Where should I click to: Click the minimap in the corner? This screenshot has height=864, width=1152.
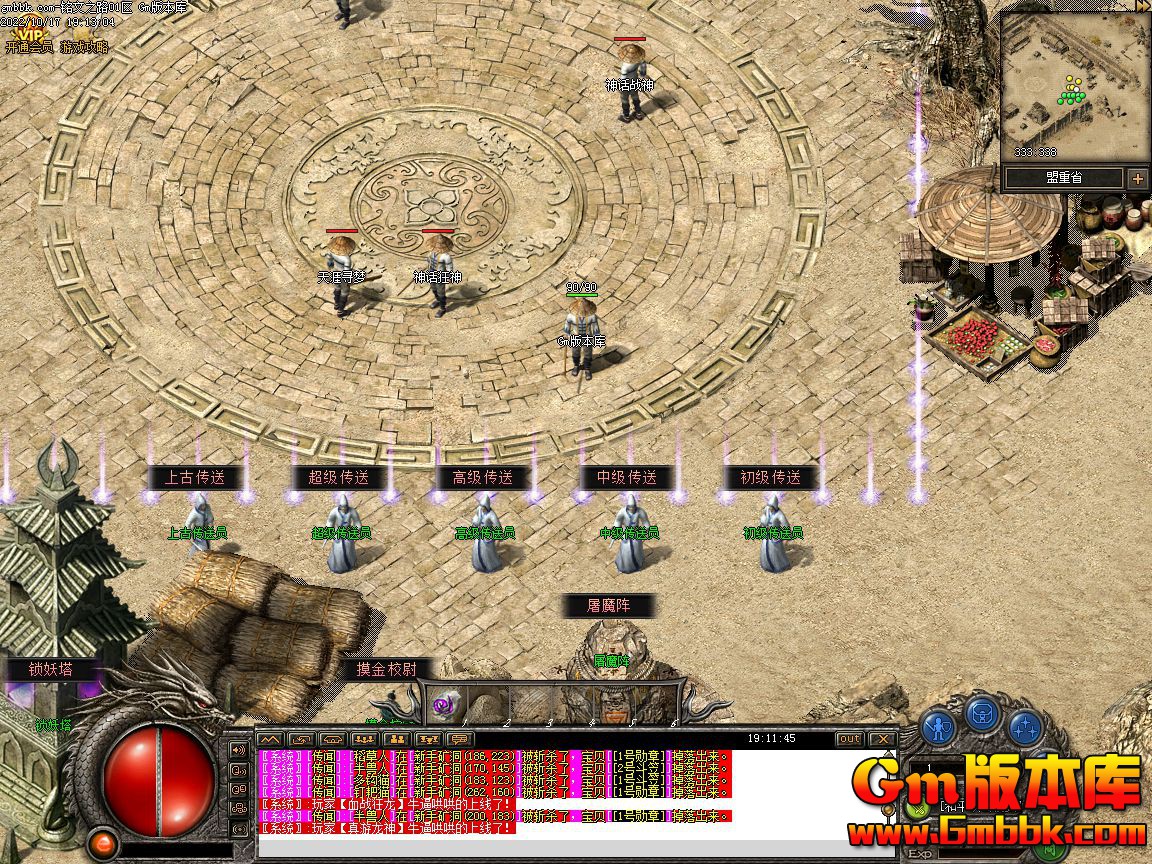(1074, 90)
